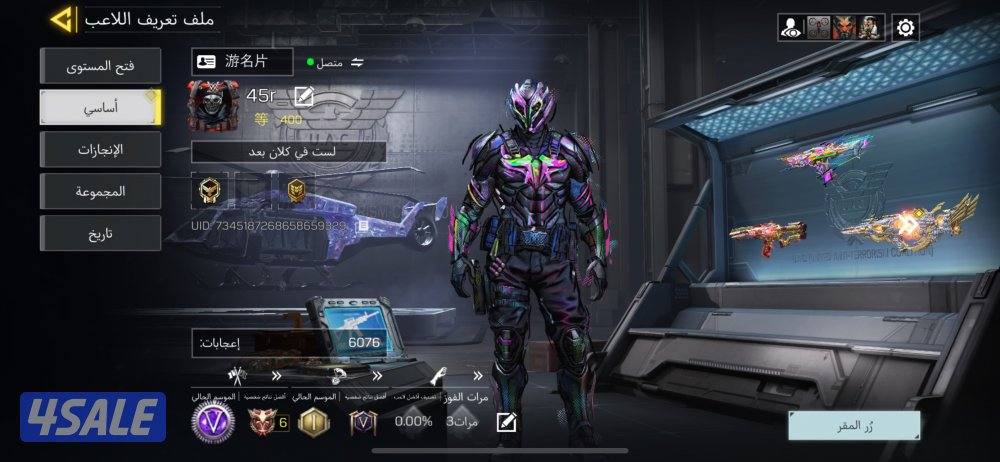The width and height of the screenshot is (1000, 462).
Task: Select the purple V rank badge
Action: click(212, 421)
